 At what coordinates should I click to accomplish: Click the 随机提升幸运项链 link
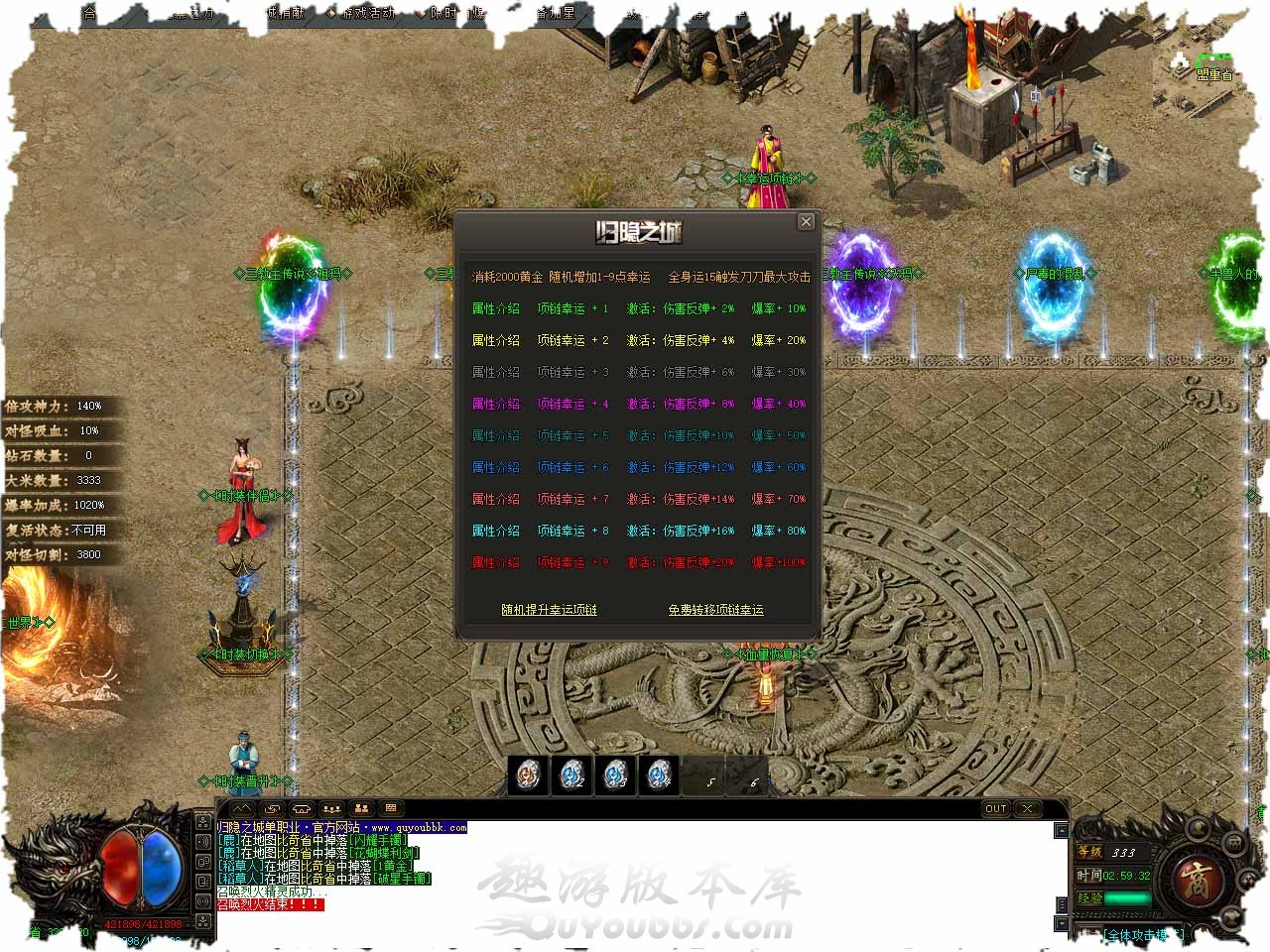pos(549,610)
